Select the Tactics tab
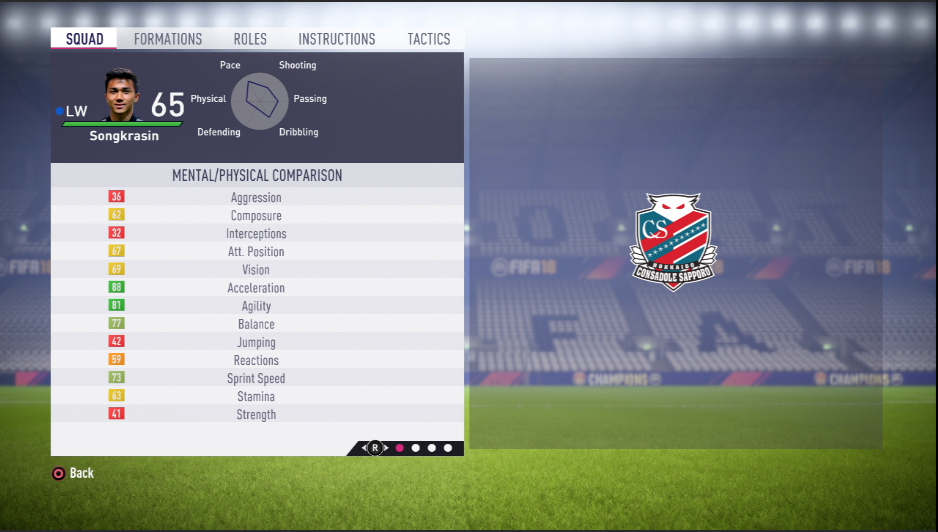938x532 pixels. click(429, 39)
